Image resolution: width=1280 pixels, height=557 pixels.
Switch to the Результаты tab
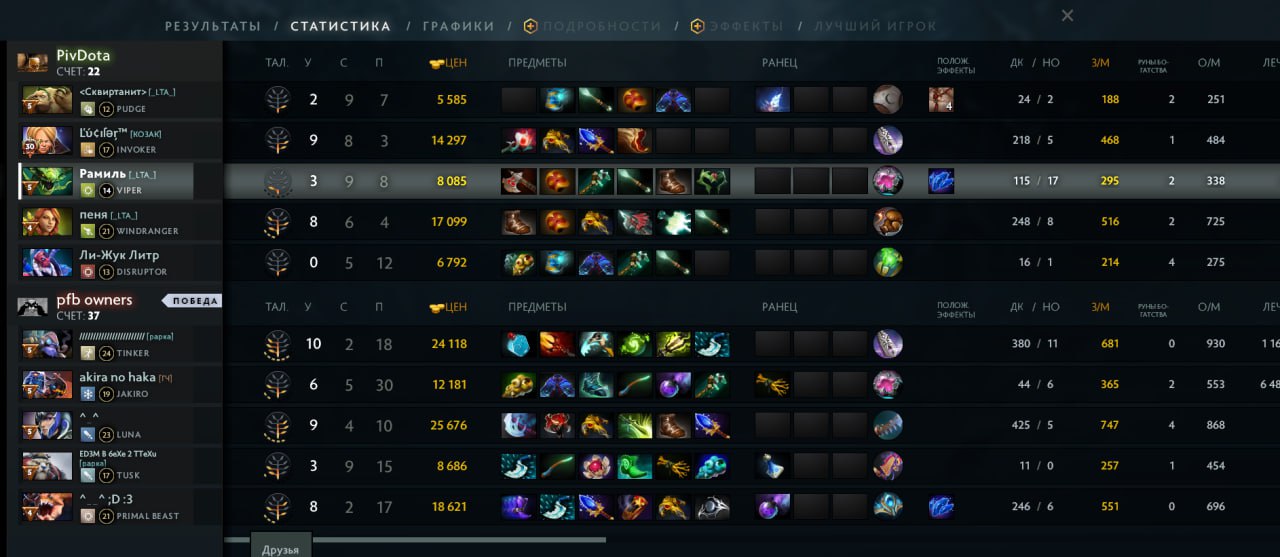(x=212, y=27)
